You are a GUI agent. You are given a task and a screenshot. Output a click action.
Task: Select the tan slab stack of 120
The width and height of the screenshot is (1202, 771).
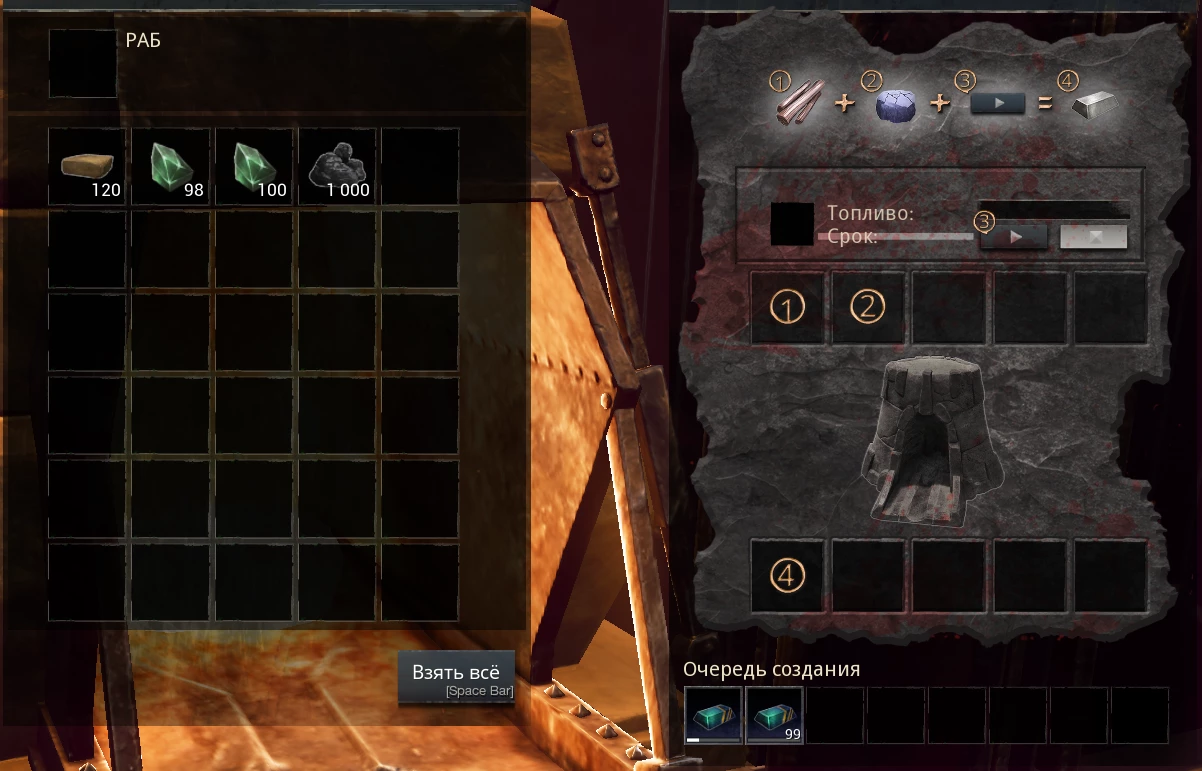(x=88, y=166)
